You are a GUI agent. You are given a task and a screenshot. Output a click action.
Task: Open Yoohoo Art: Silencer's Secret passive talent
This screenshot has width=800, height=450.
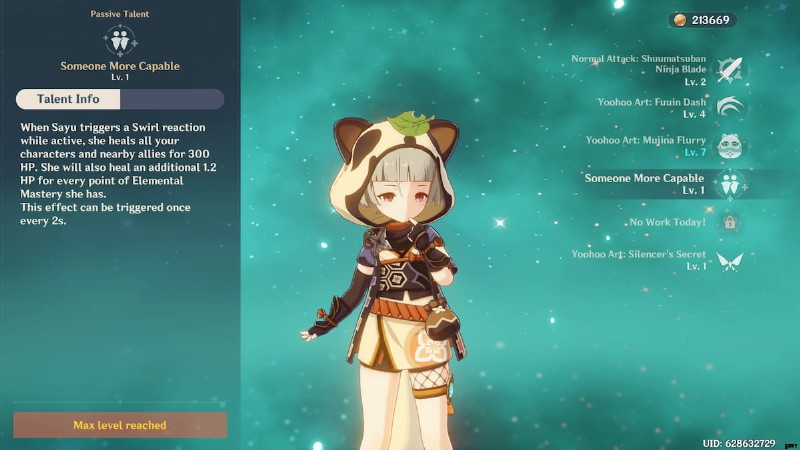730,260
